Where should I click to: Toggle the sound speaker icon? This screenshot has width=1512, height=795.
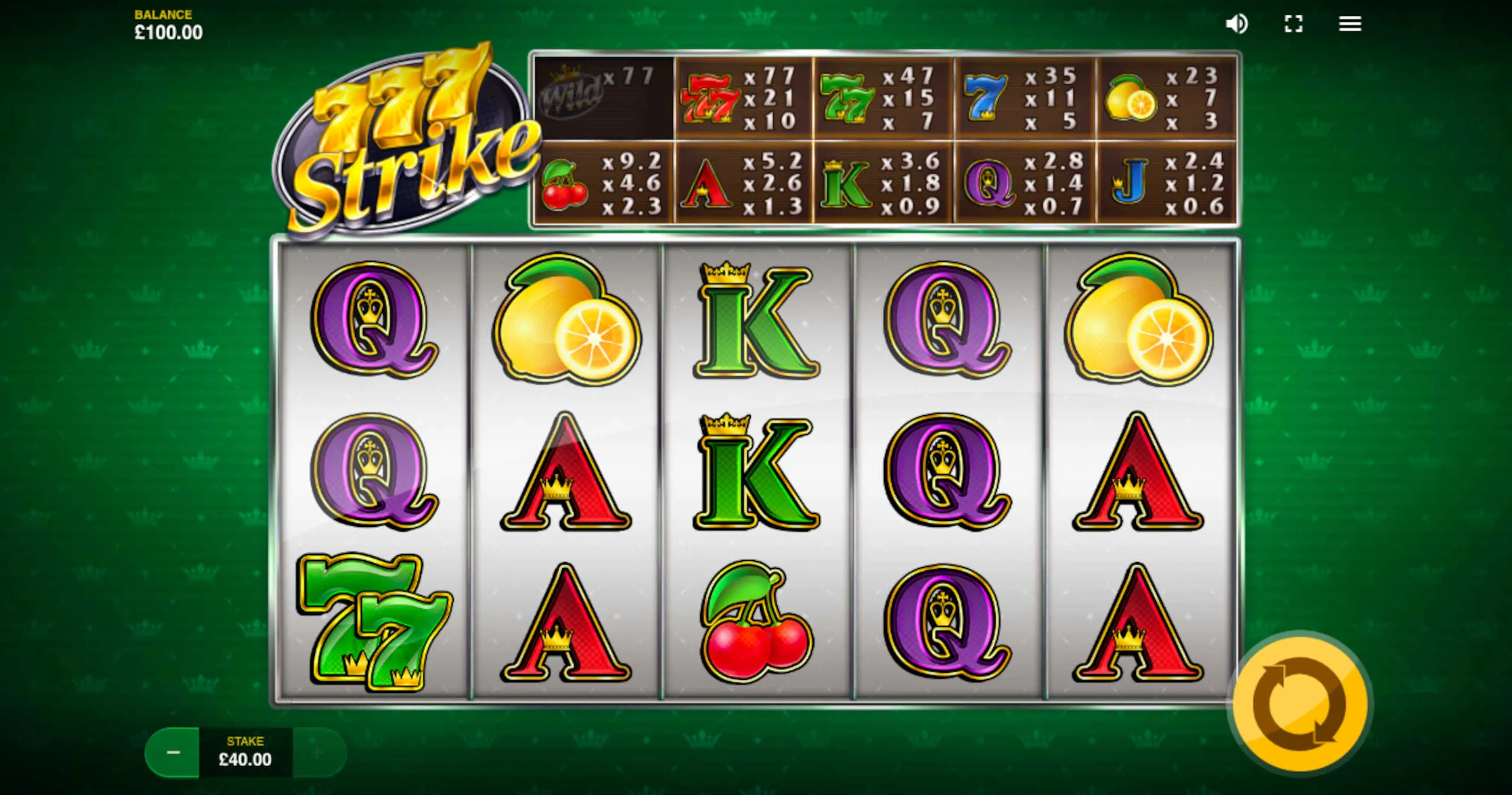1236,24
